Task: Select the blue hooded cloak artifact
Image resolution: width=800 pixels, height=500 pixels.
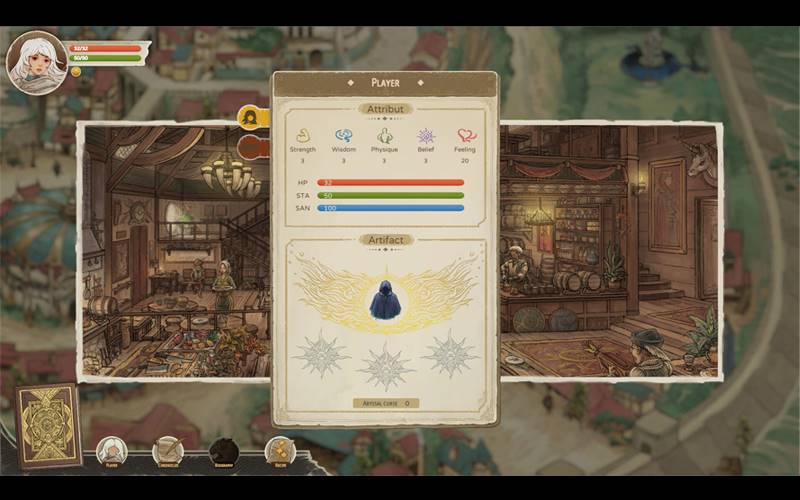Action: (x=384, y=299)
